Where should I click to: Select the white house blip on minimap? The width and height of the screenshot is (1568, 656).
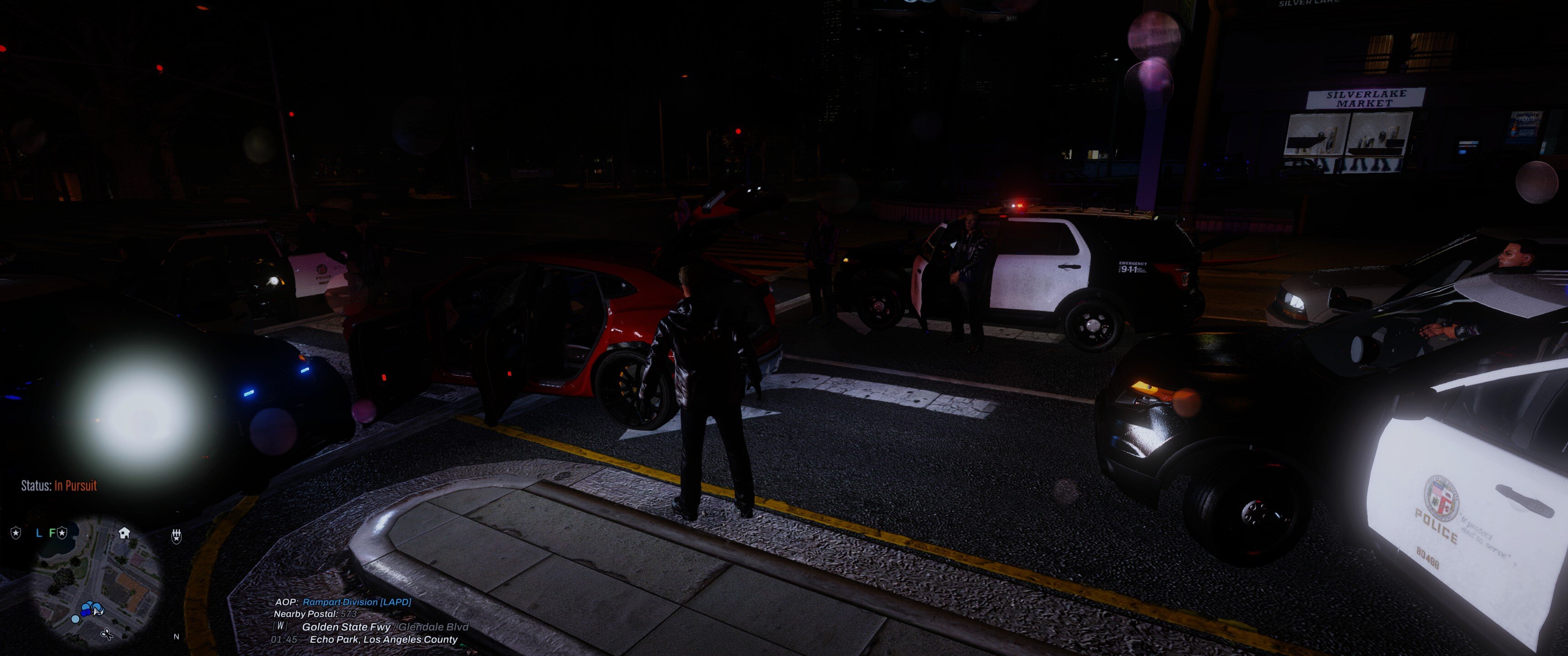coord(124,533)
